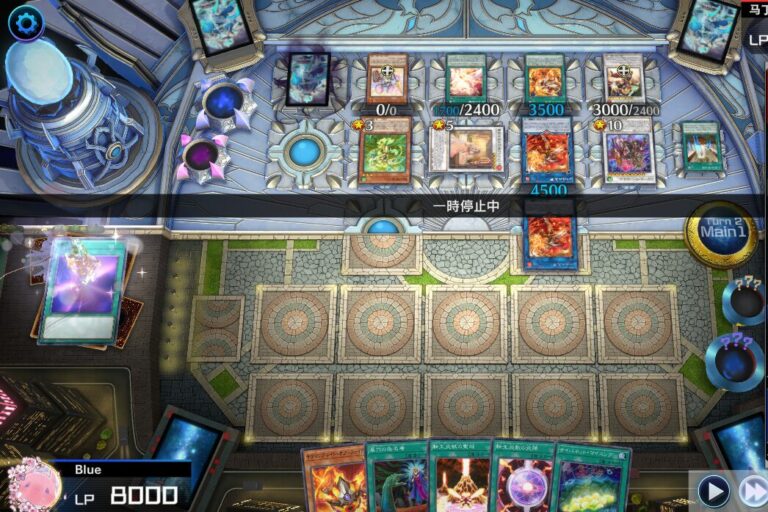Select the green spell card beside opponent's monsters

(701, 148)
